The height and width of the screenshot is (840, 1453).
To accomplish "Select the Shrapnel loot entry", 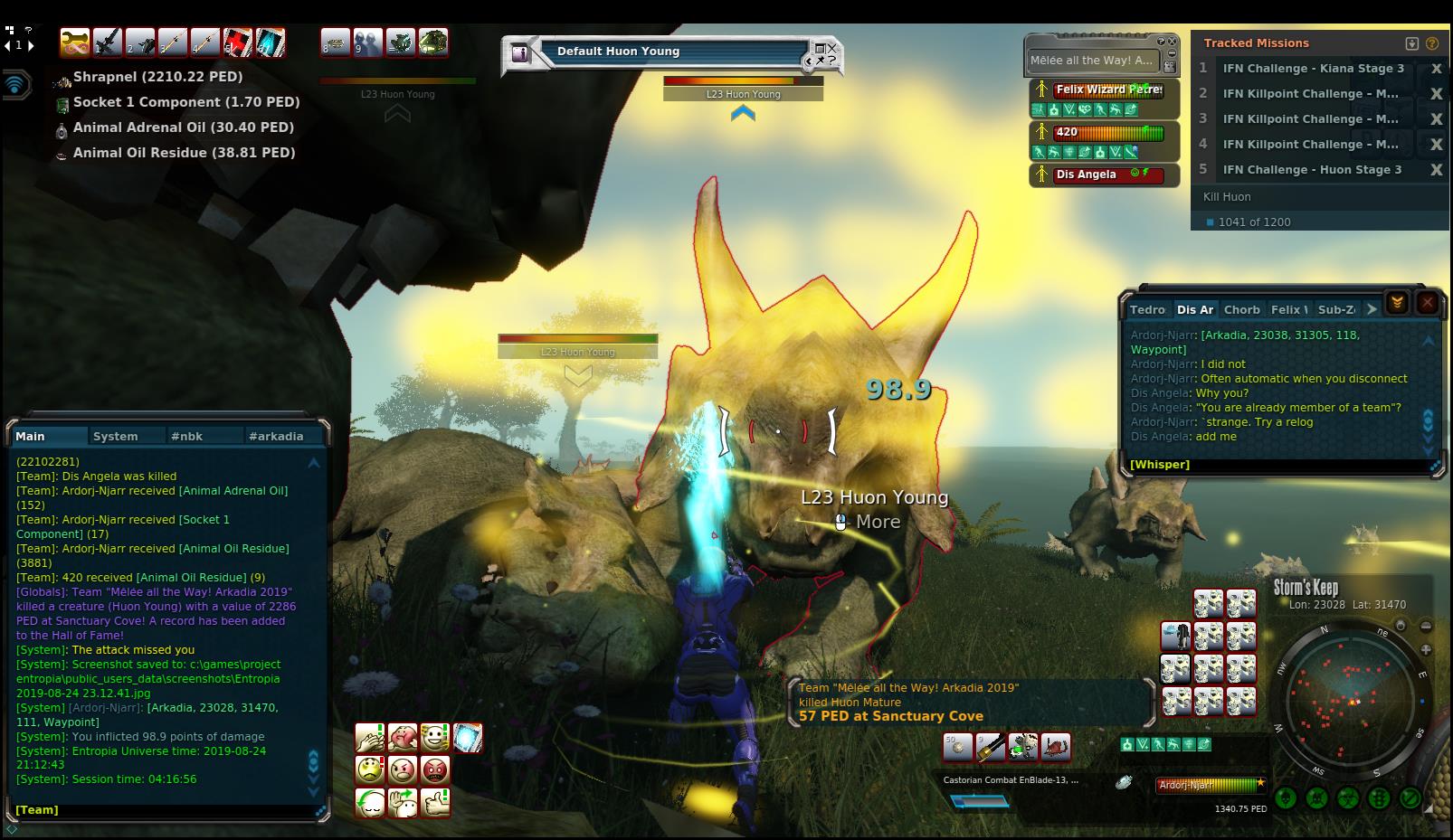I will (x=157, y=78).
